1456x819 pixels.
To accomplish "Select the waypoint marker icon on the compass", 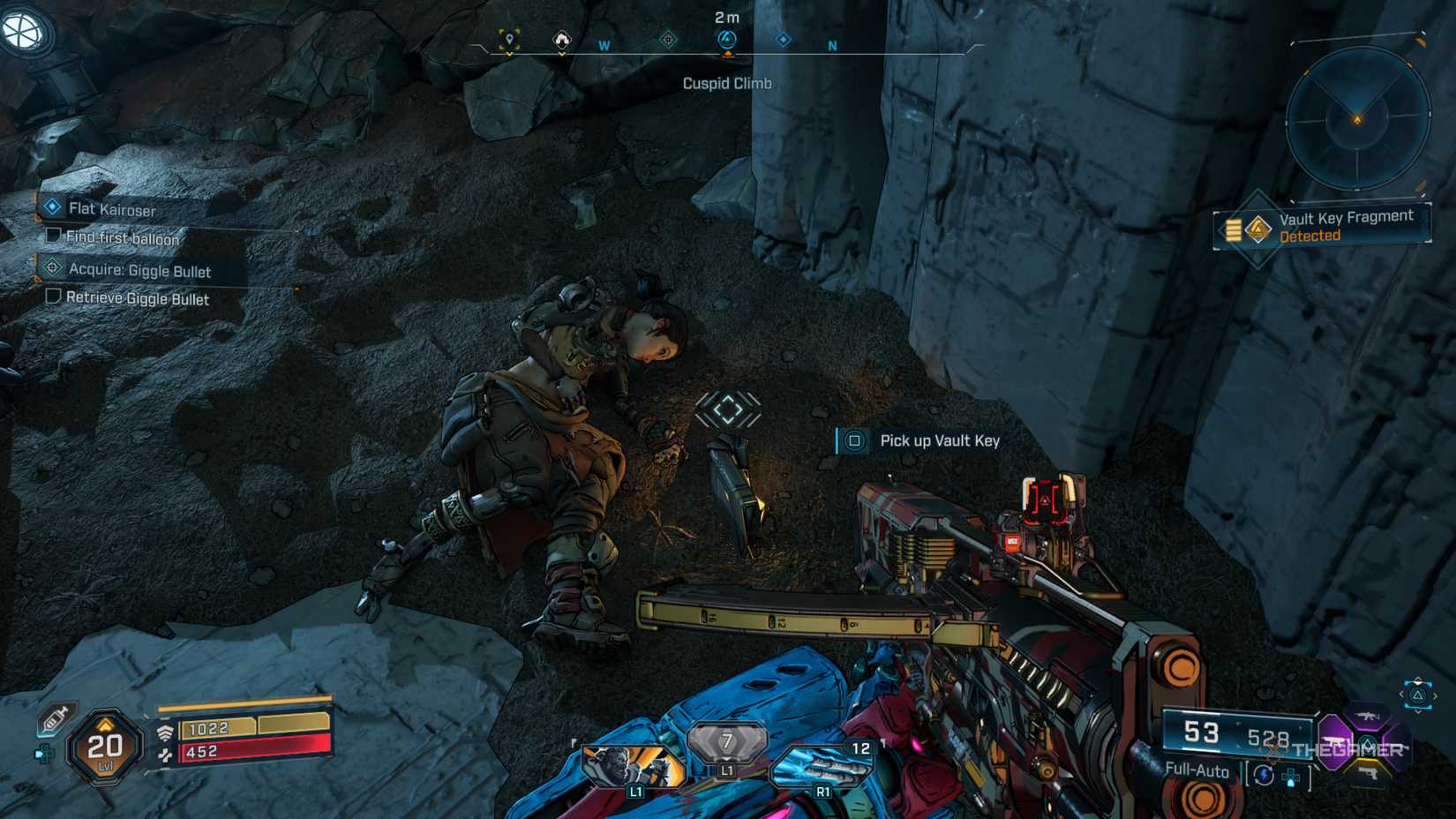I will pos(510,41).
